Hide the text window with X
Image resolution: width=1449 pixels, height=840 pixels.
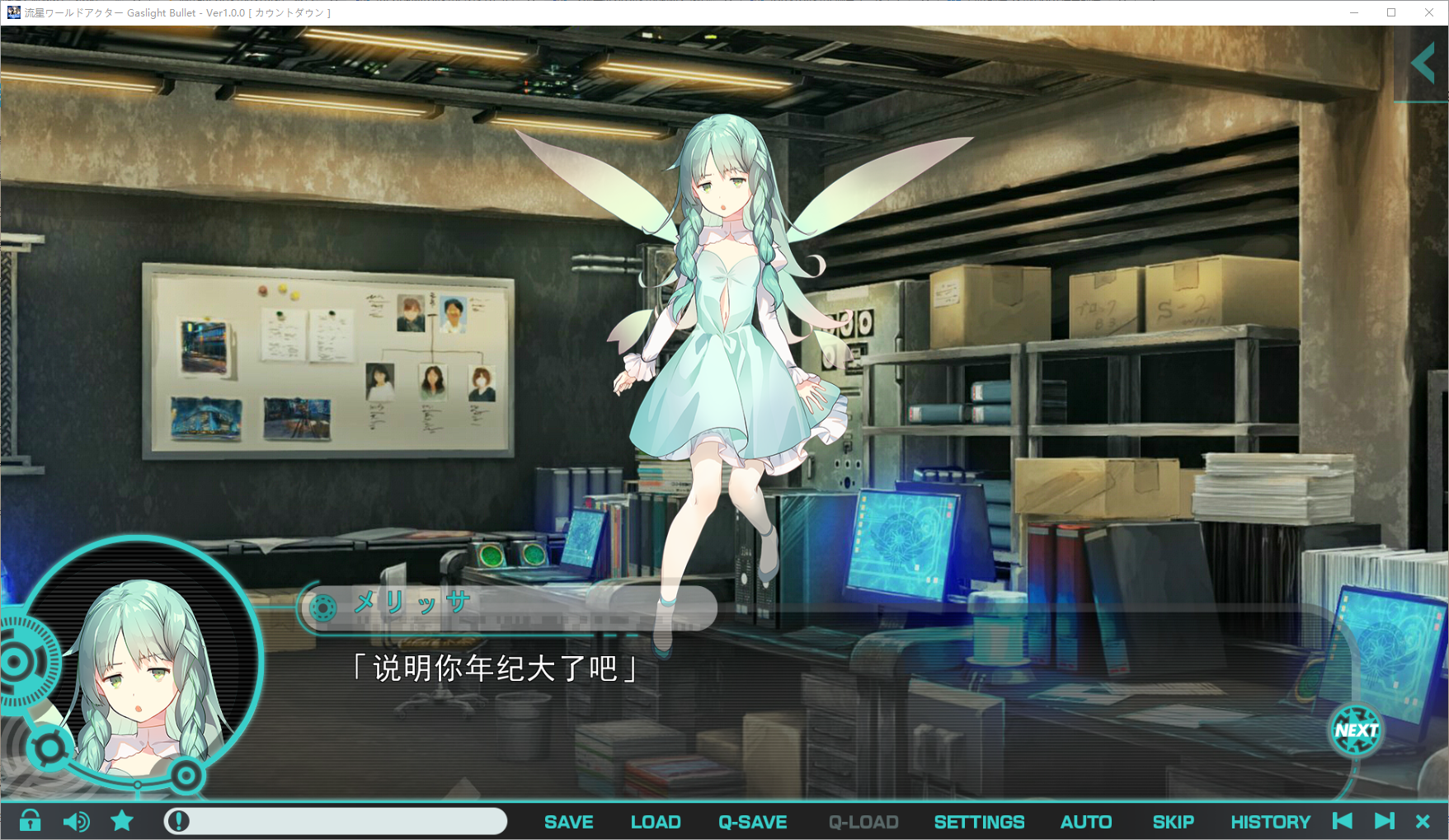1423,821
